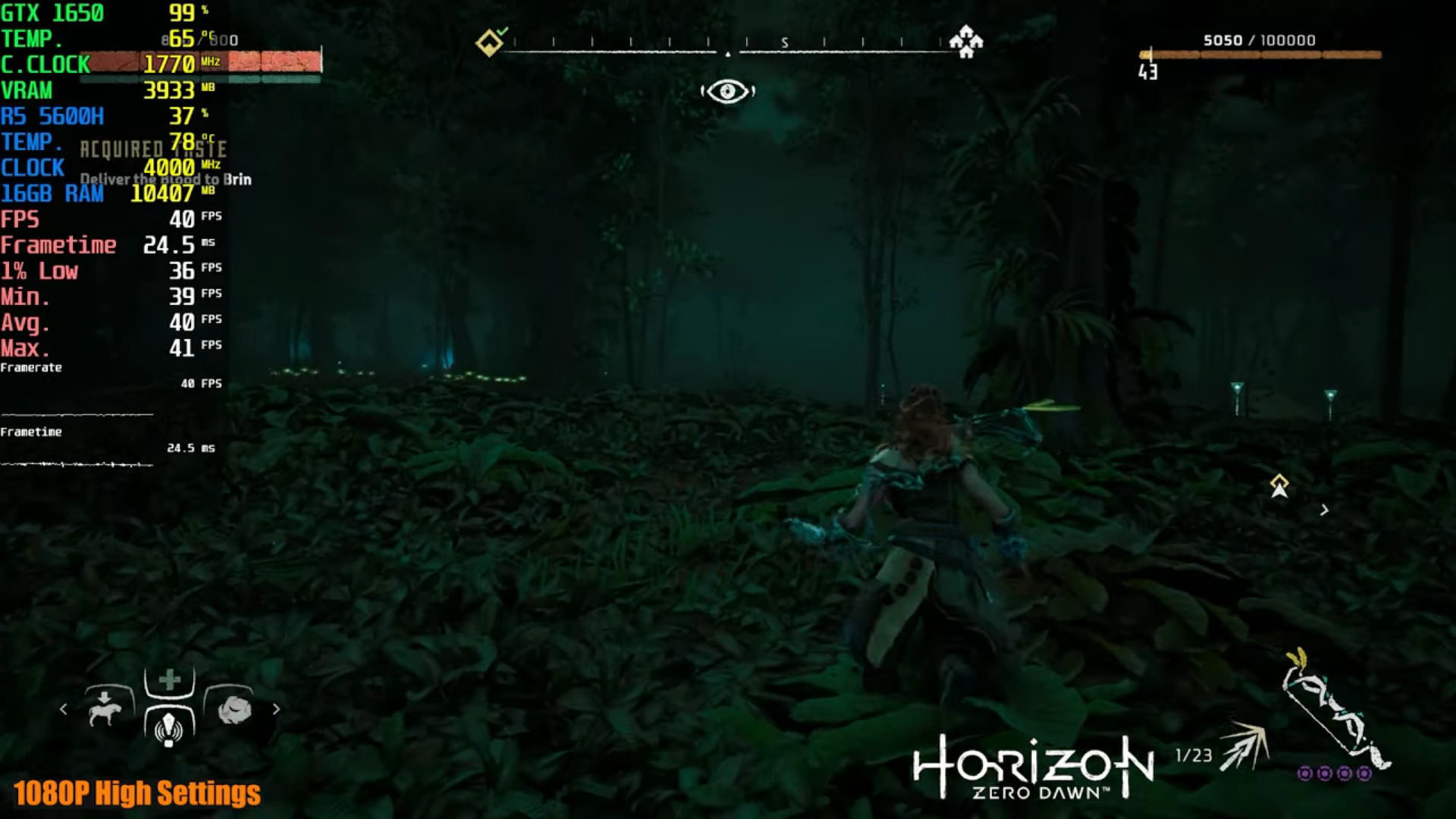Image resolution: width=1456 pixels, height=819 pixels.
Task: Click the stealth eye visibility indicator
Action: (x=727, y=92)
